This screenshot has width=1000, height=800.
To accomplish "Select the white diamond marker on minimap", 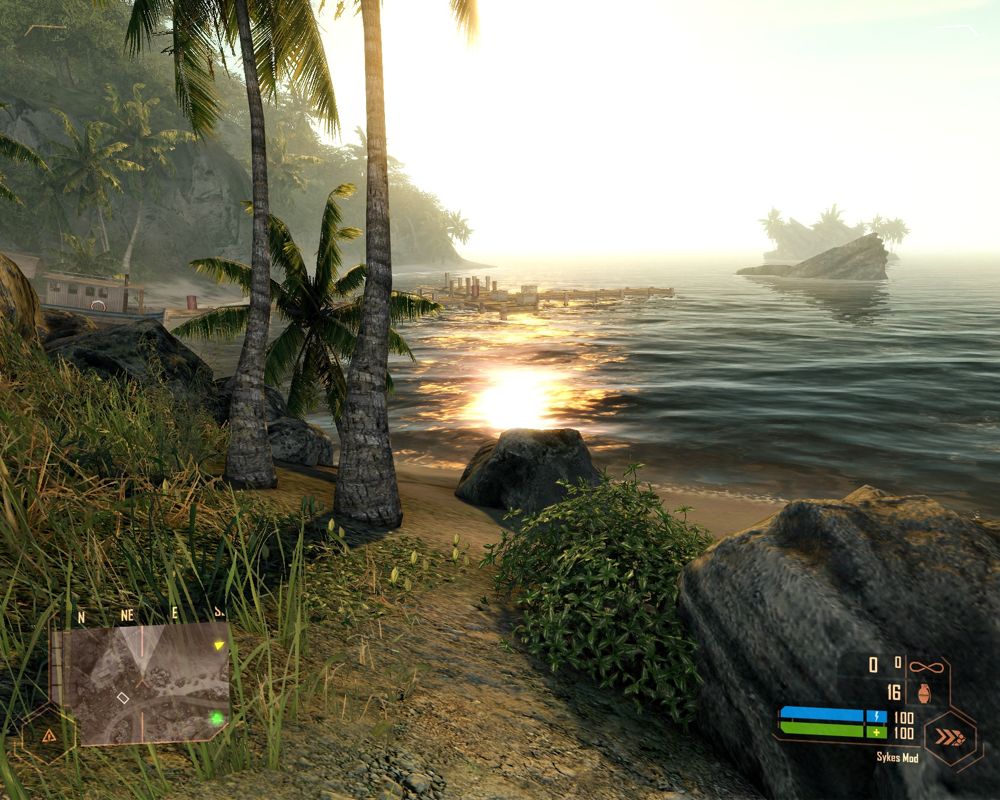I will (123, 697).
